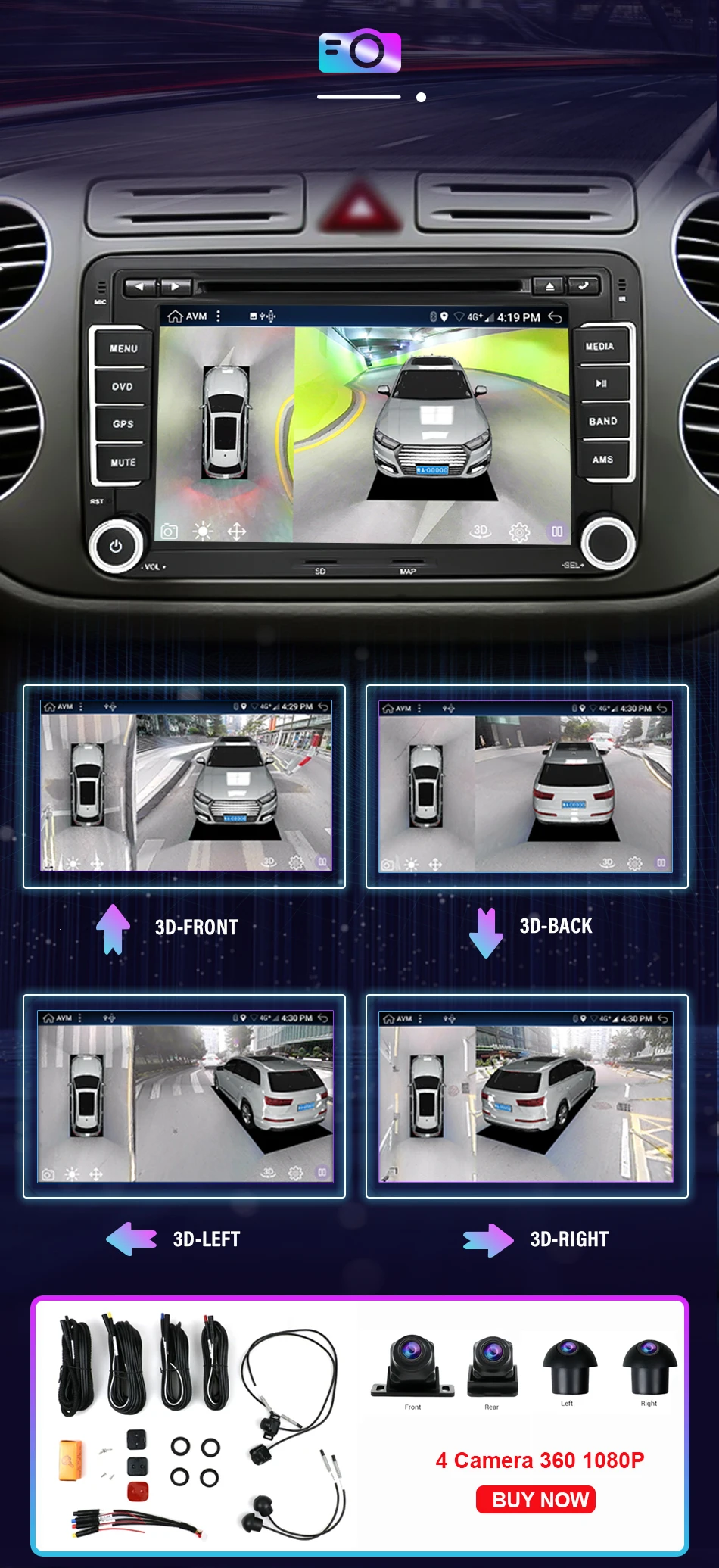Select the 3D-LEFT view thumbnail
719x1568 pixels.
185,1096
